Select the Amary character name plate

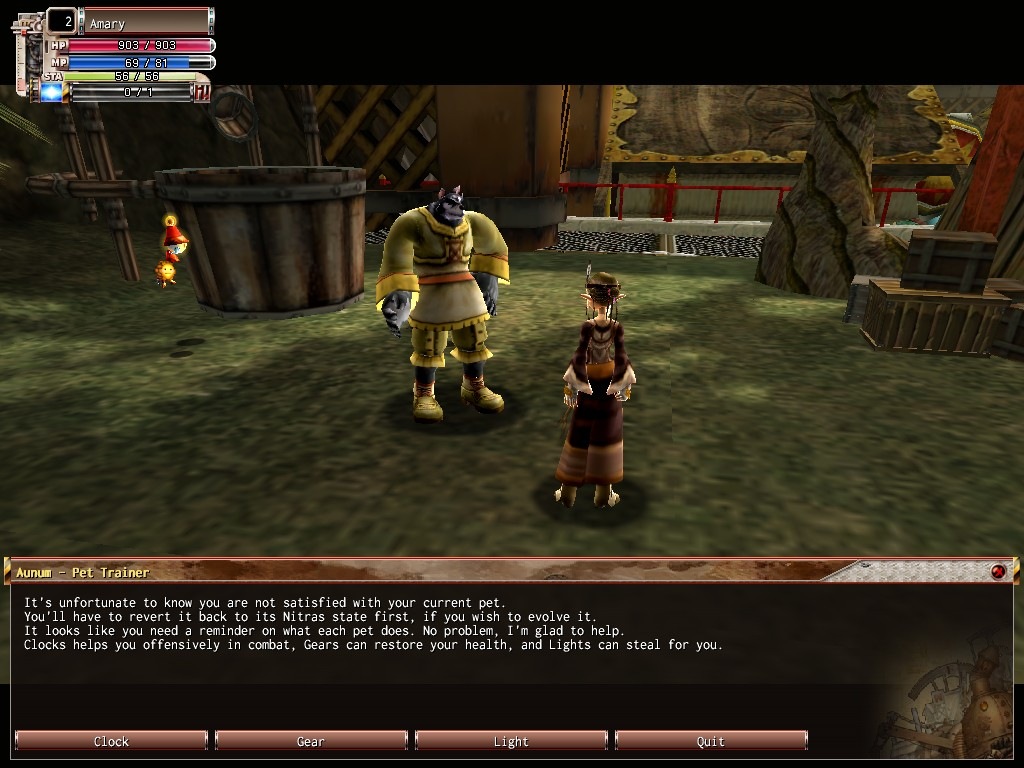(146, 22)
